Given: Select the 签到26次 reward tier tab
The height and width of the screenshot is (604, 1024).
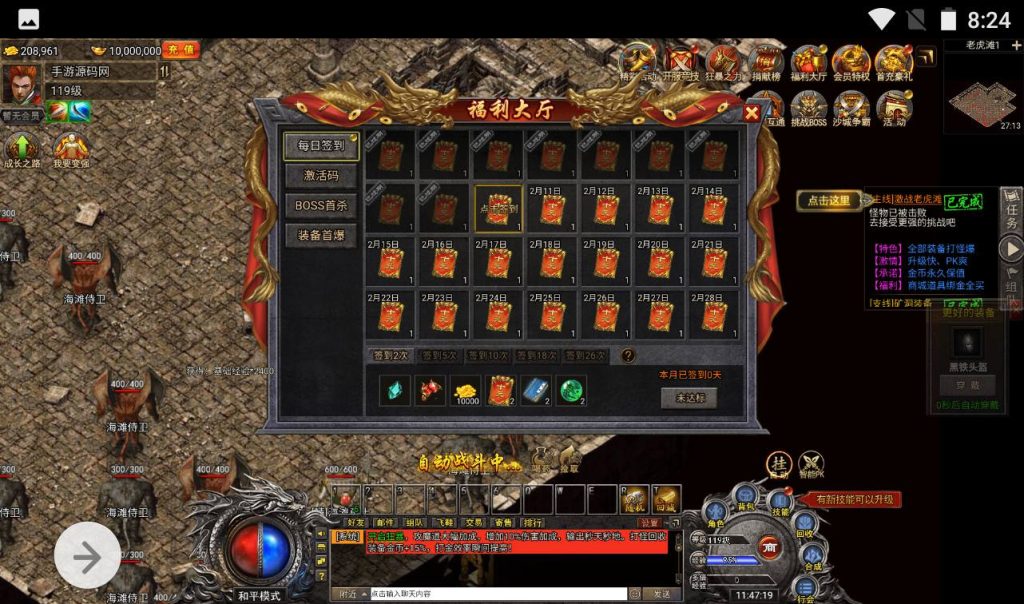Looking at the screenshot, I should point(584,355).
